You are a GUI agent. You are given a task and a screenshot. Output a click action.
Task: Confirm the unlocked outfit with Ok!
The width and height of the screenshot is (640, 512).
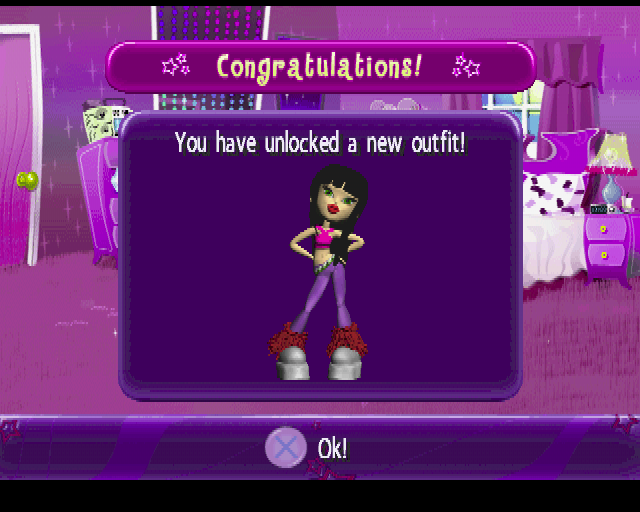(x=308, y=447)
